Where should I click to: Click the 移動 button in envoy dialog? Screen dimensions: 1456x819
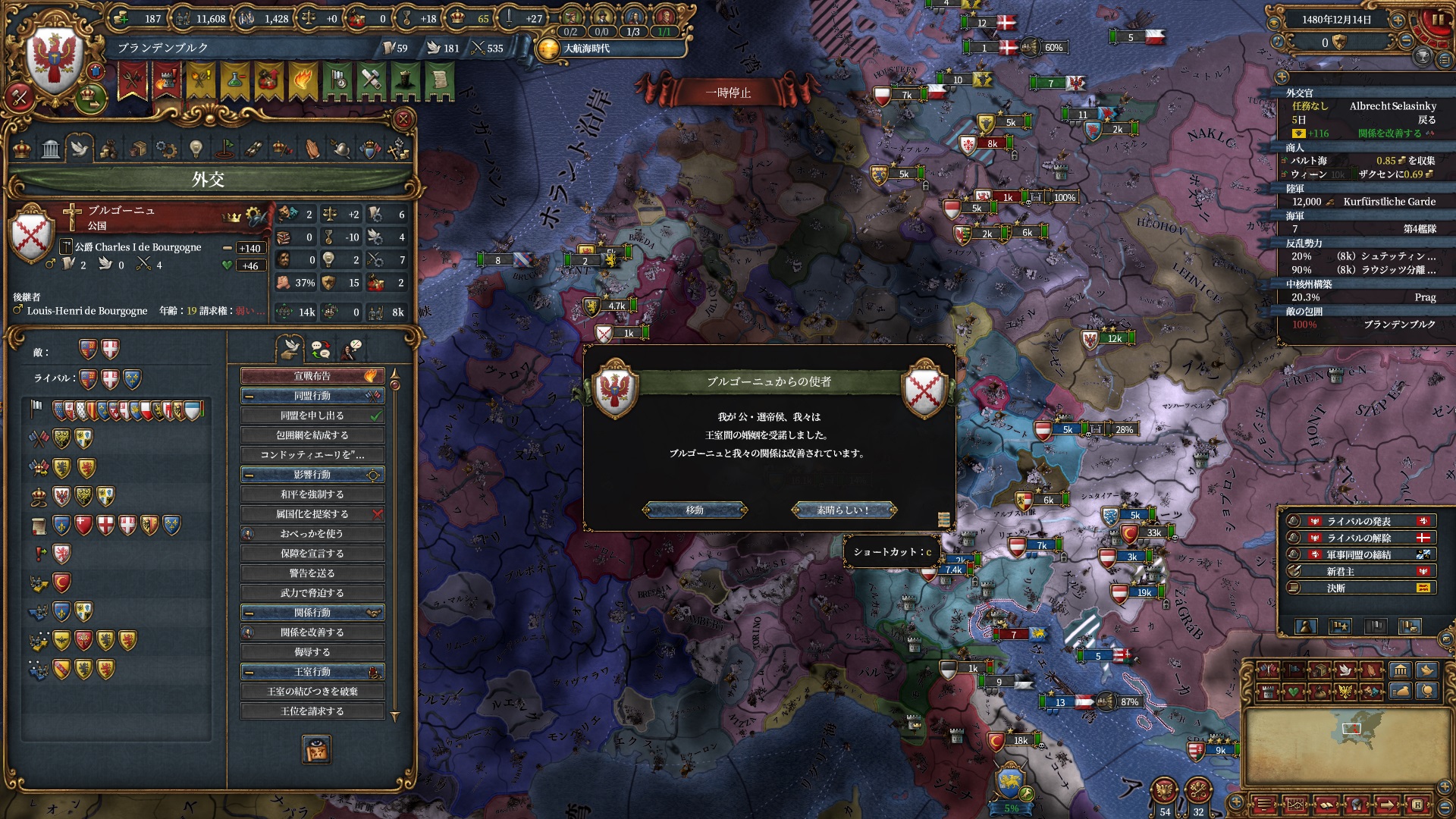click(695, 510)
